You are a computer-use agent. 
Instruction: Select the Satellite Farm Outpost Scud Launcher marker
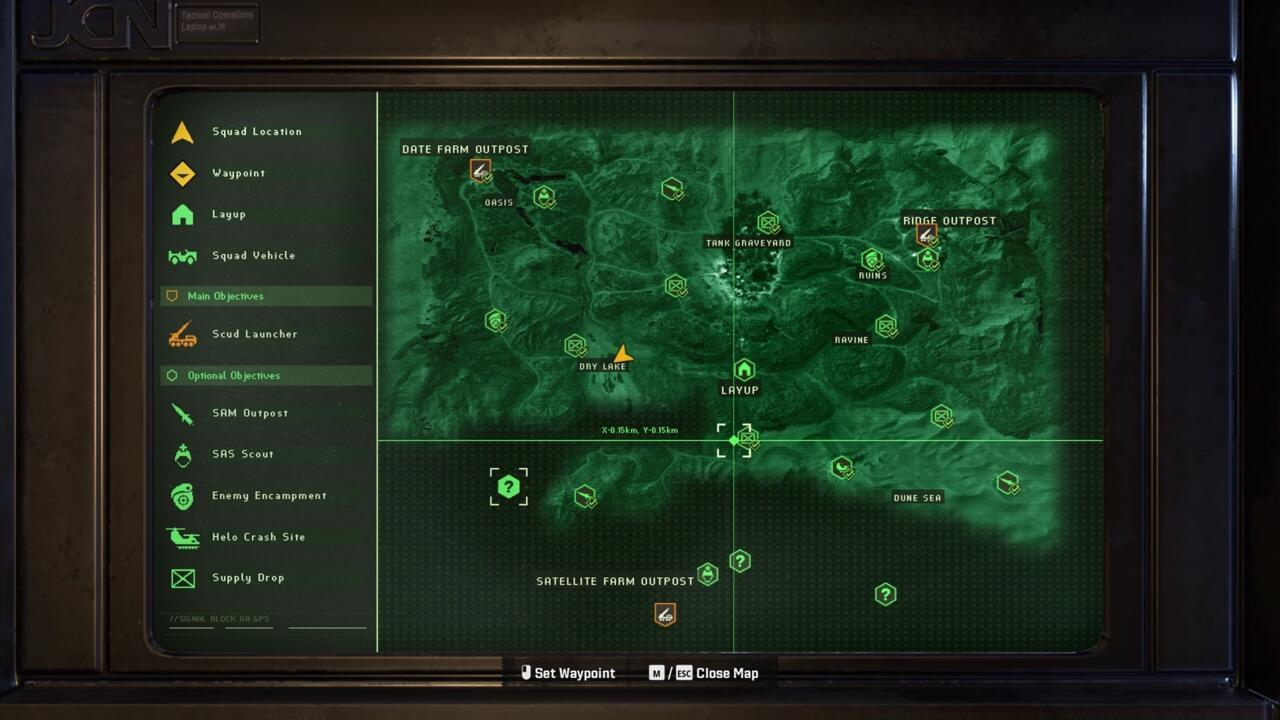point(665,614)
